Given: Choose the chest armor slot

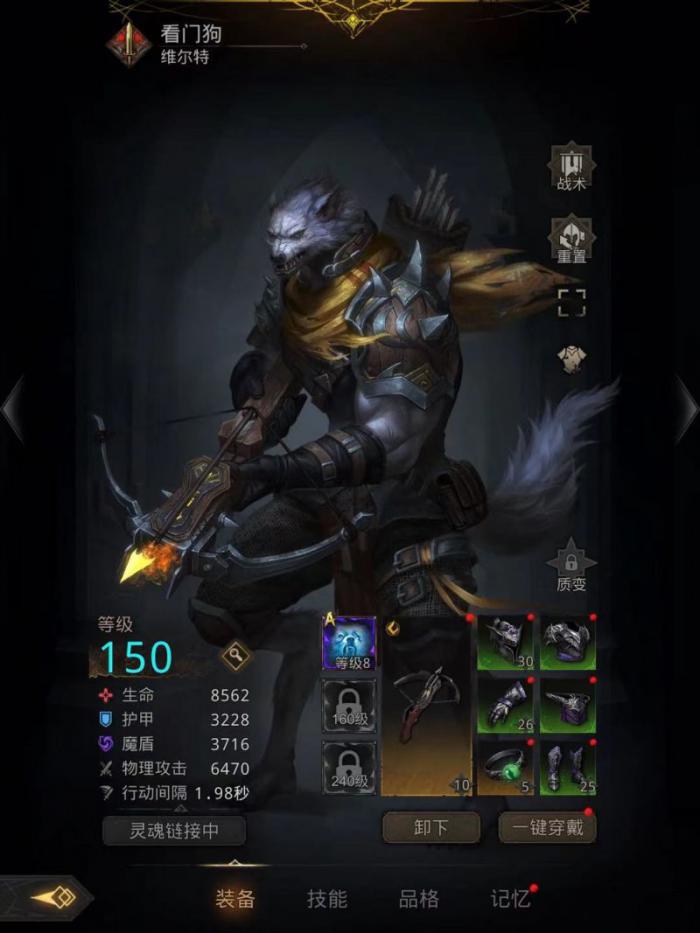Looking at the screenshot, I should coord(568,642).
